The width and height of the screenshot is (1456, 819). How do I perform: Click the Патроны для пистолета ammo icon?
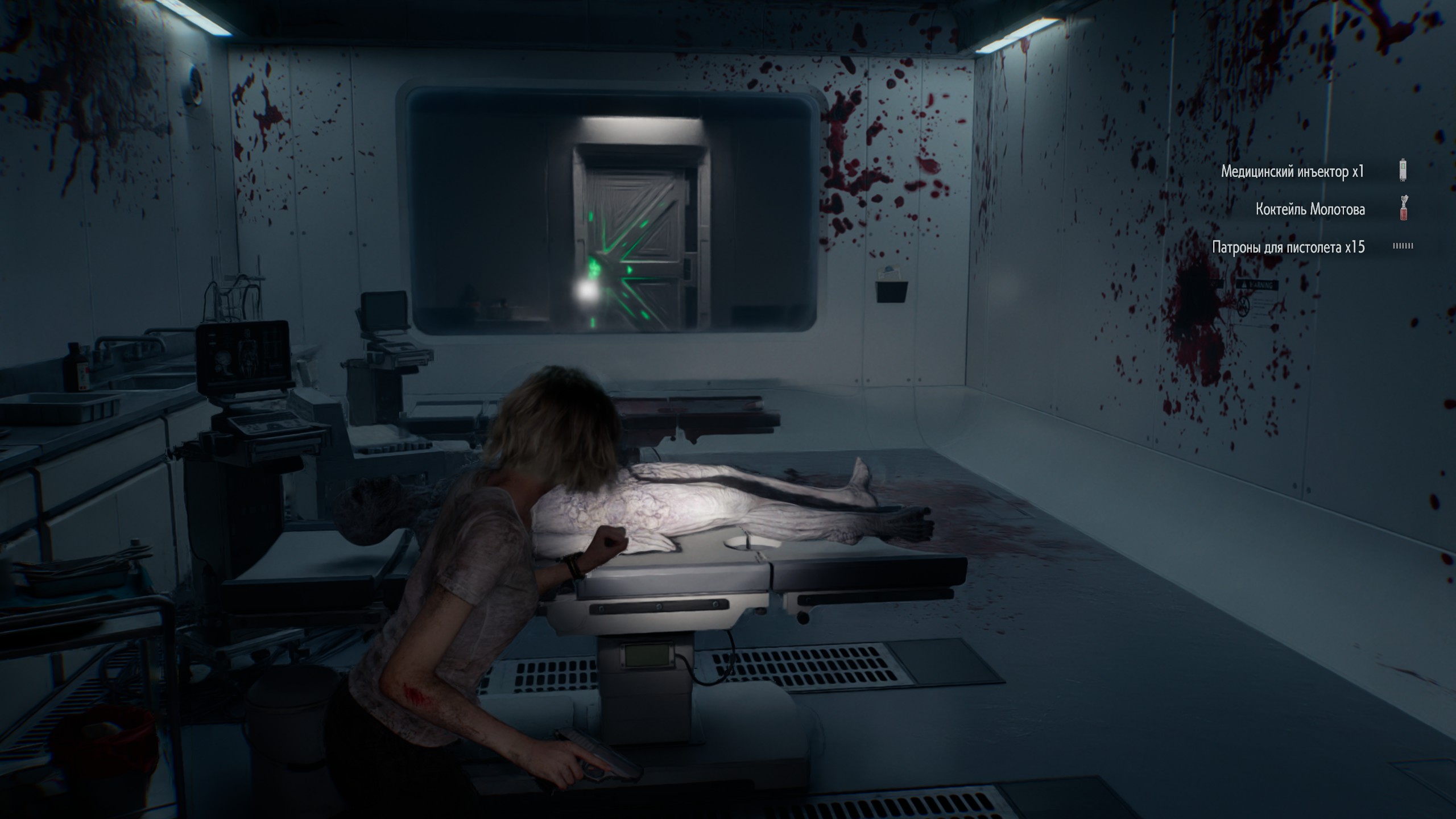pyautogui.click(x=1403, y=246)
